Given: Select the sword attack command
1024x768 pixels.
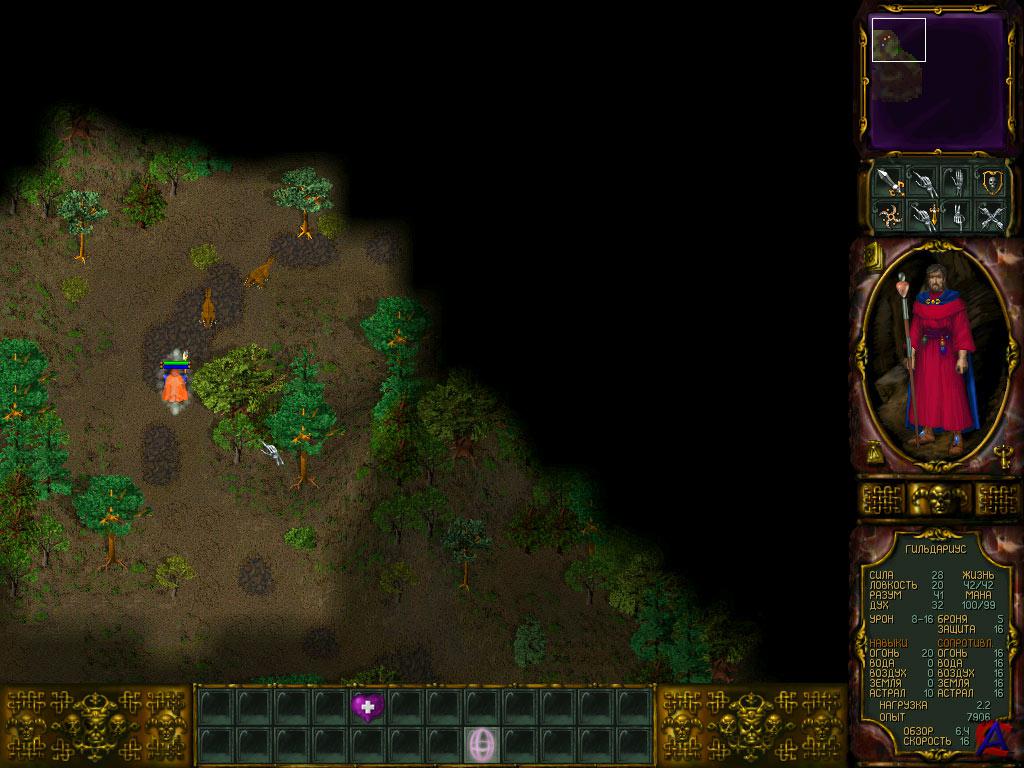Looking at the screenshot, I should point(888,181).
